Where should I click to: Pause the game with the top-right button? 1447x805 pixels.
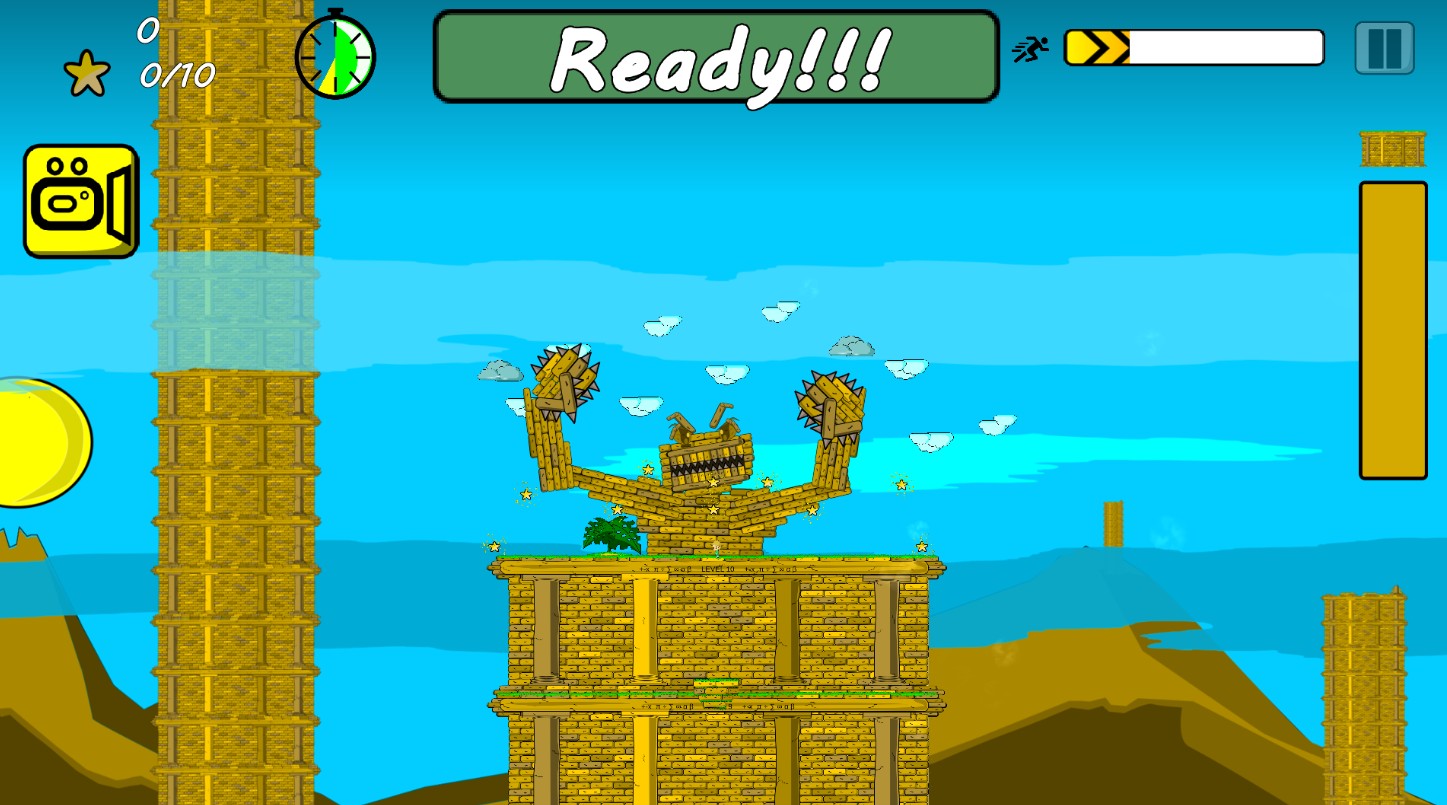pyautogui.click(x=1384, y=48)
